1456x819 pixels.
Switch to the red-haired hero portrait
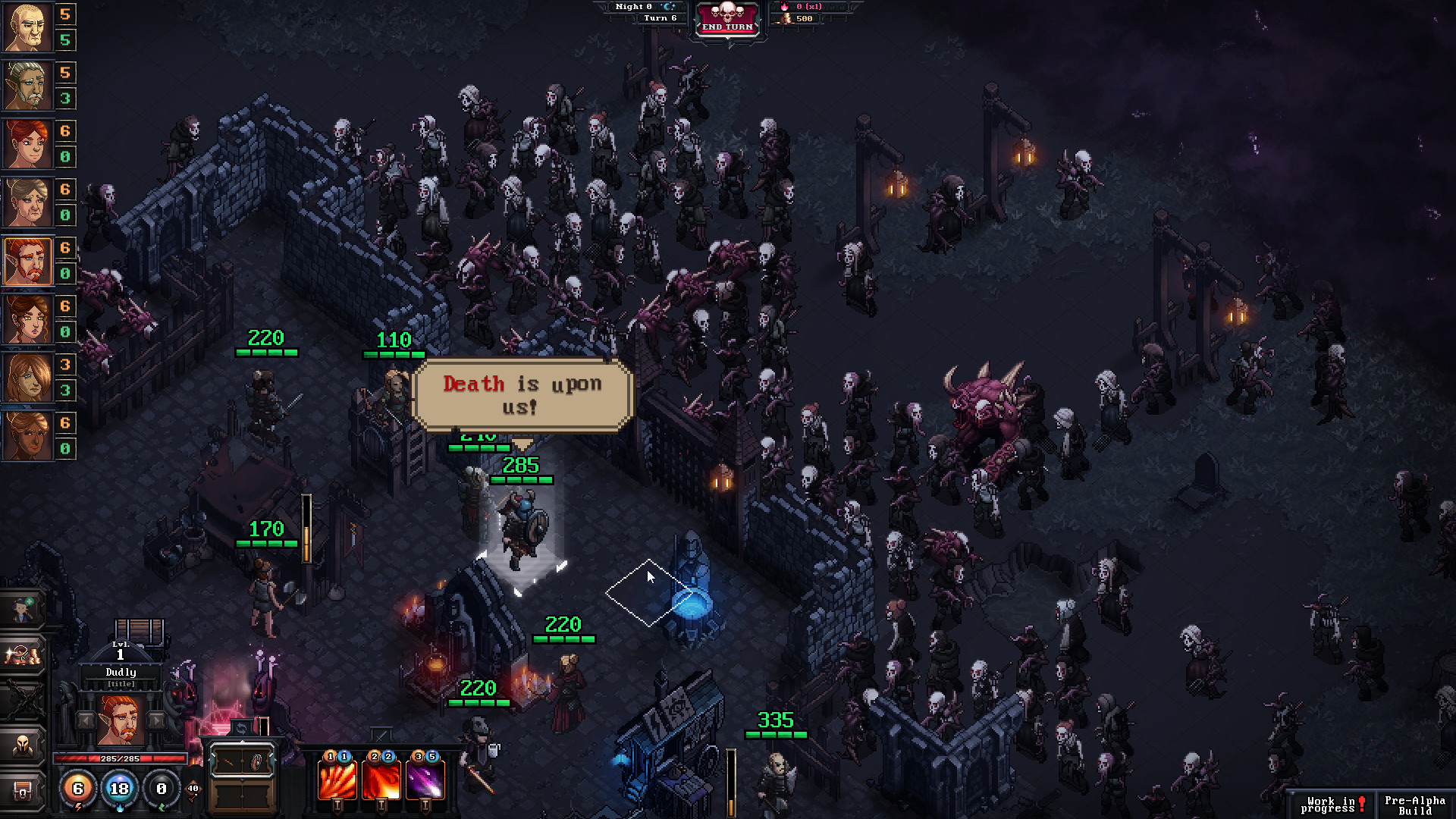(x=28, y=144)
